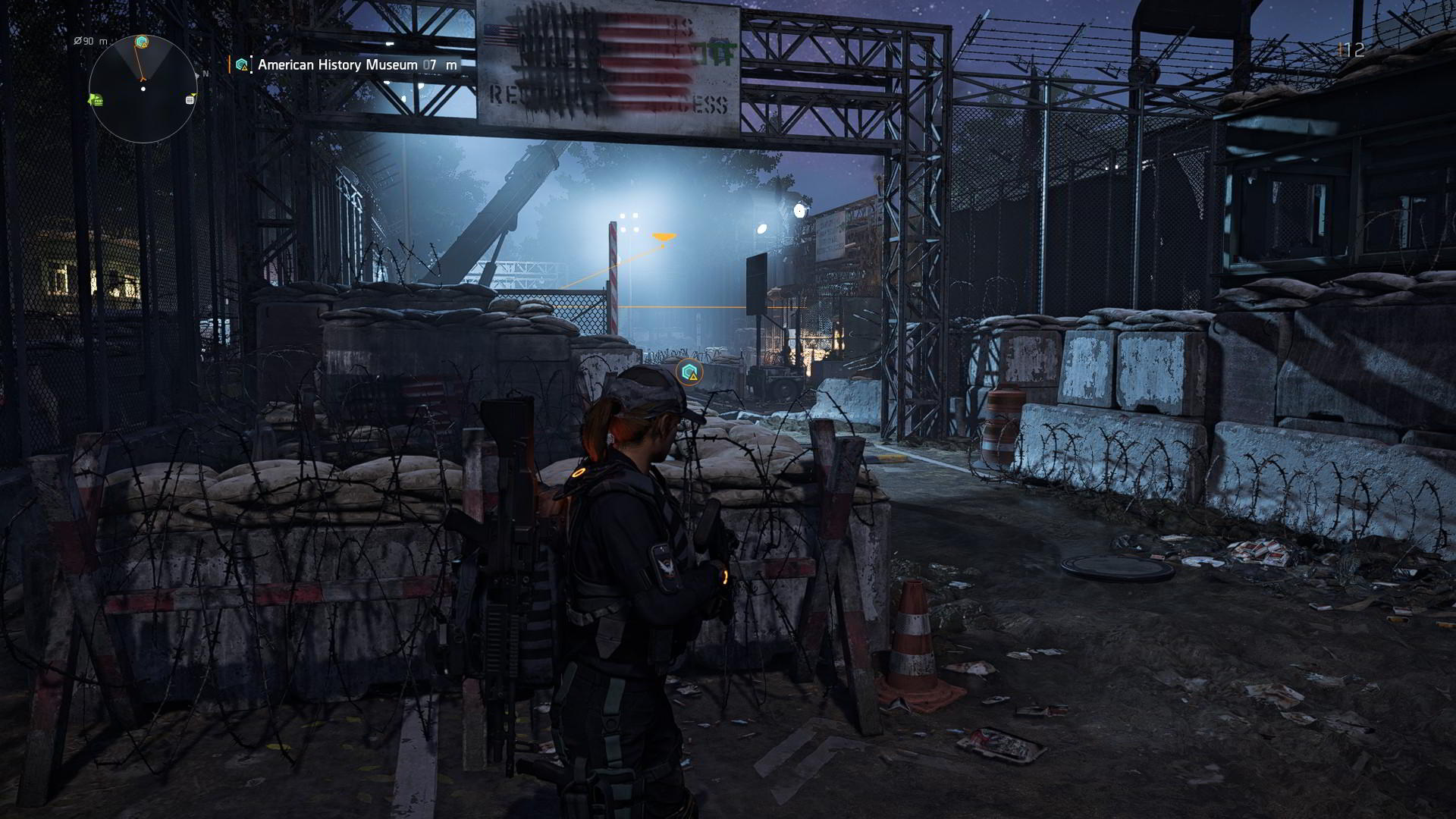The height and width of the screenshot is (819, 1456).
Task: Click the Ø 90 m minimap scale label
Action: coord(91,41)
